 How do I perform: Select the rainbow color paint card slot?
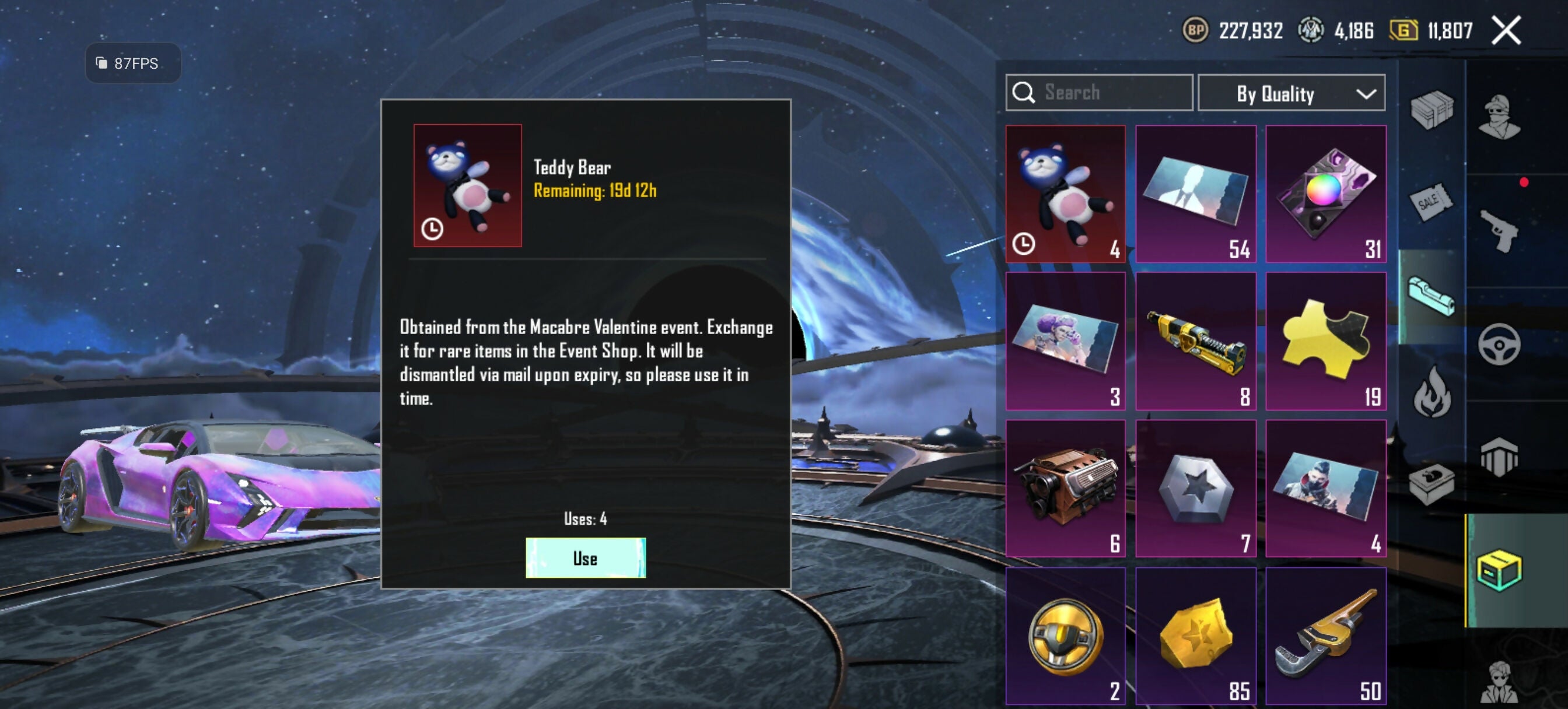click(1325, 194)
